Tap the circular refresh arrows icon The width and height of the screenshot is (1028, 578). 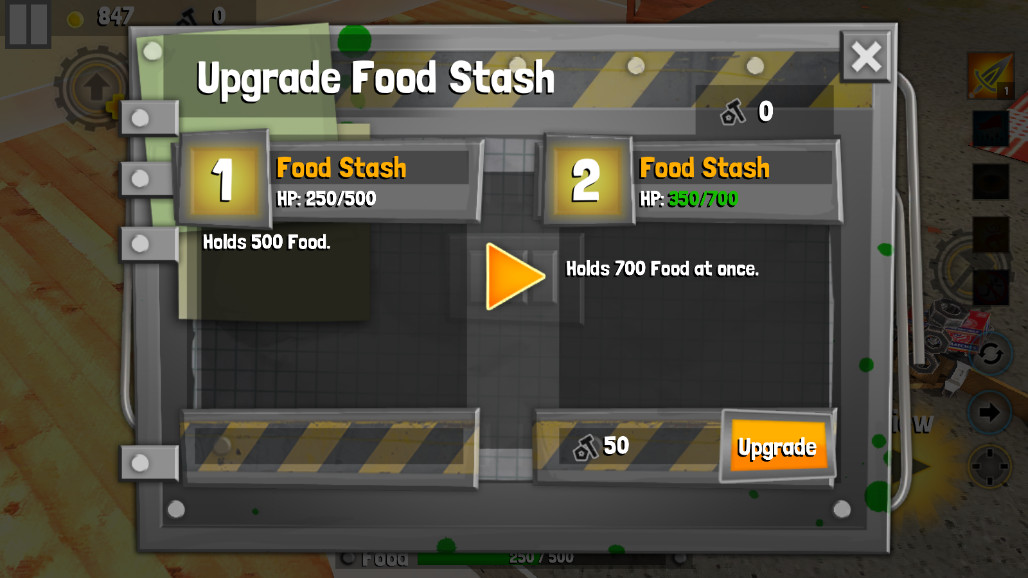(x=990, y=353)
